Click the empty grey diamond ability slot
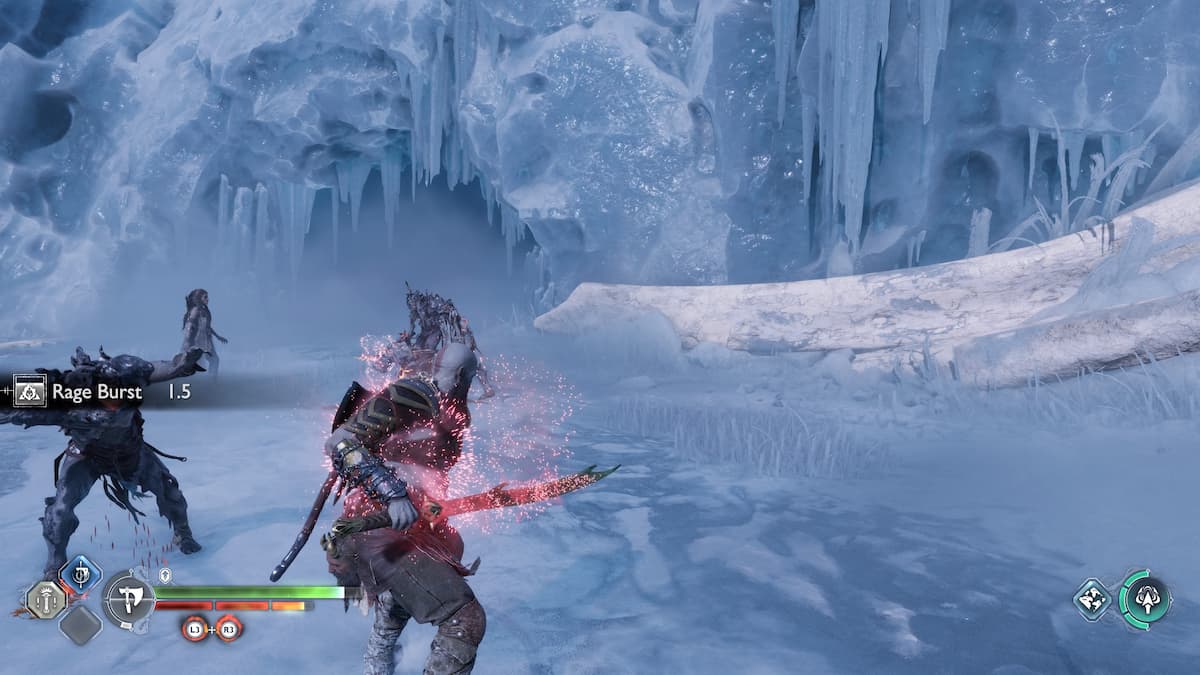Viewport: 1200px width, 675px height. click(x=79, y=625)
